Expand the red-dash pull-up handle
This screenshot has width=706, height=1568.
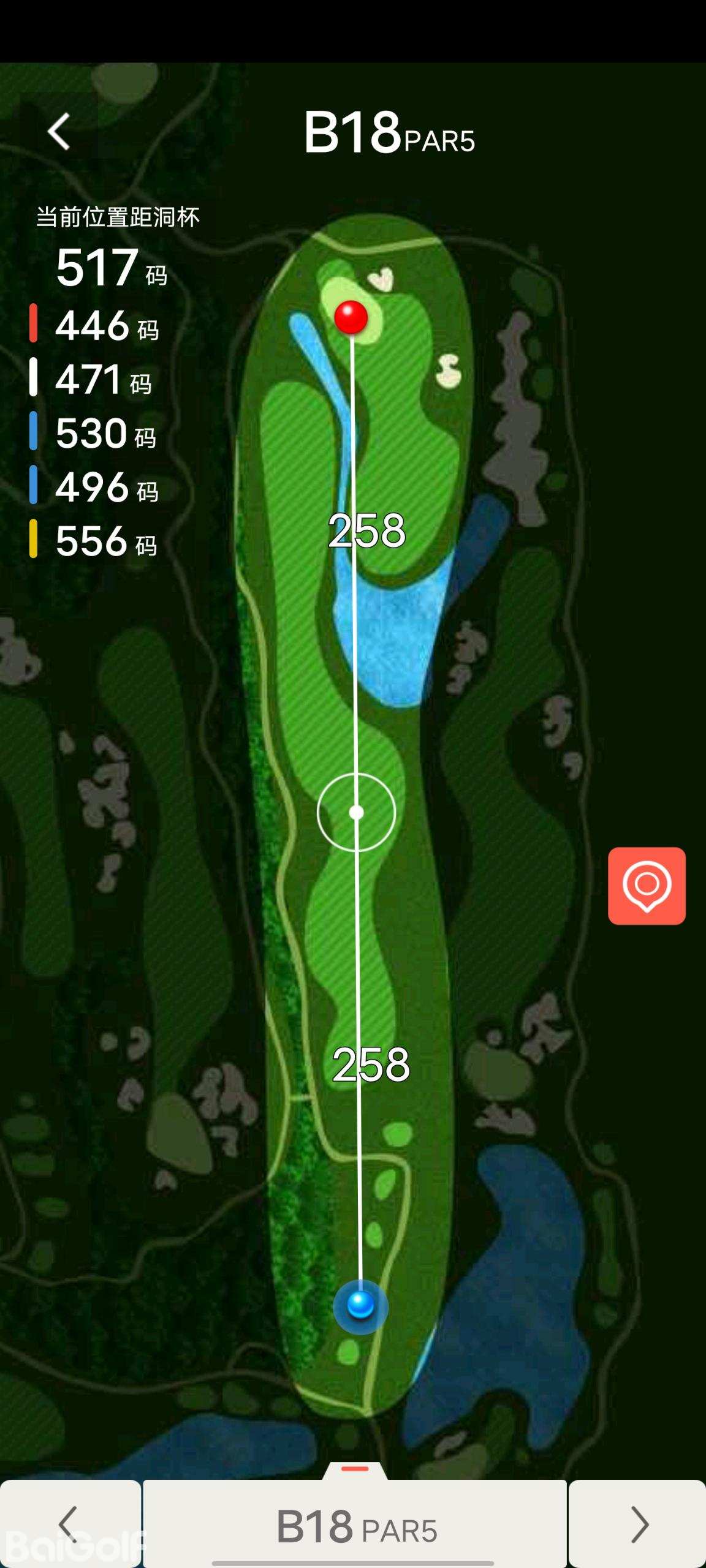pyautogui.click(x=355, y=1469)
